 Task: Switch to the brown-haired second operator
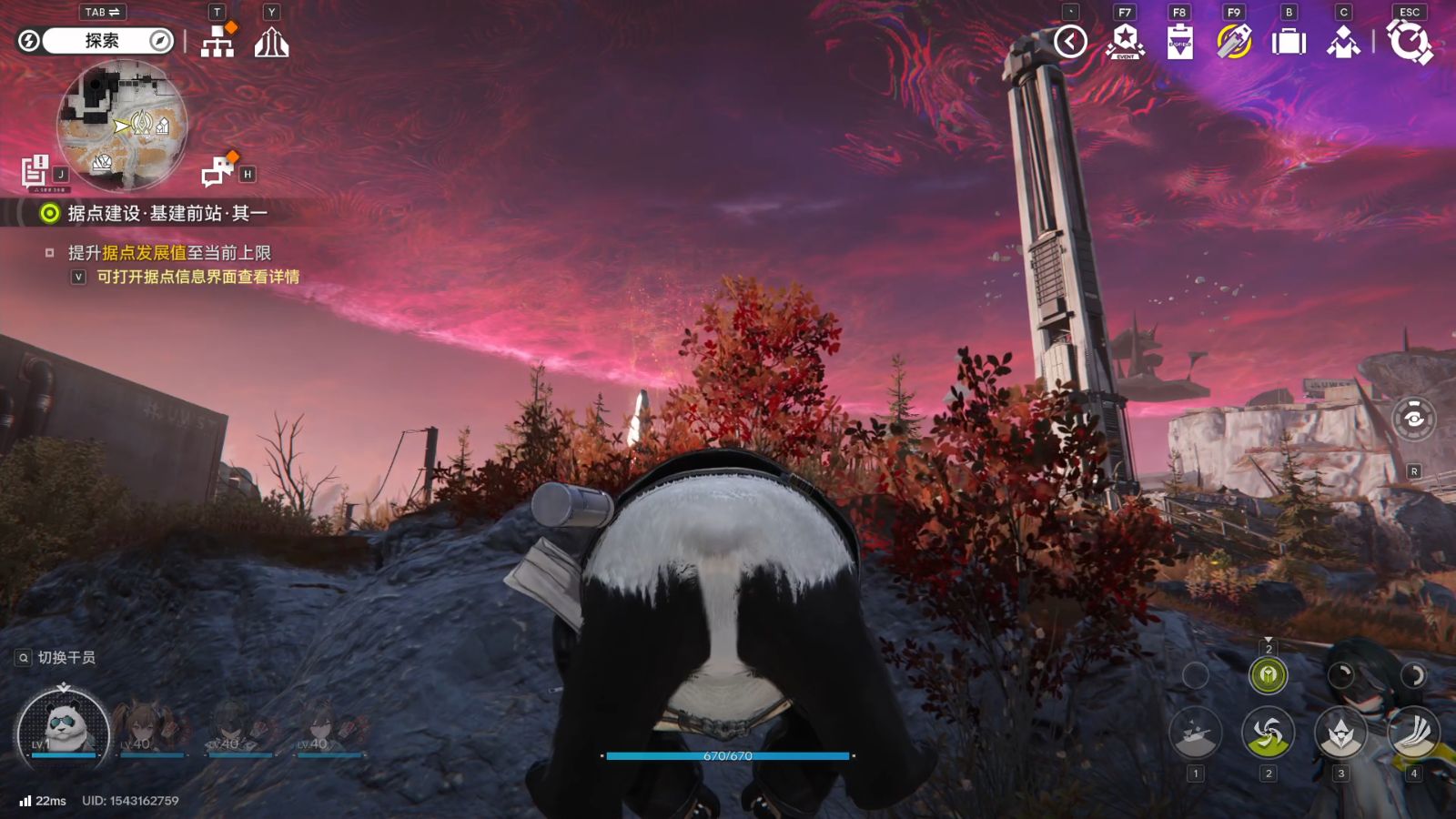pyautogui.click(x=152, y=728)
